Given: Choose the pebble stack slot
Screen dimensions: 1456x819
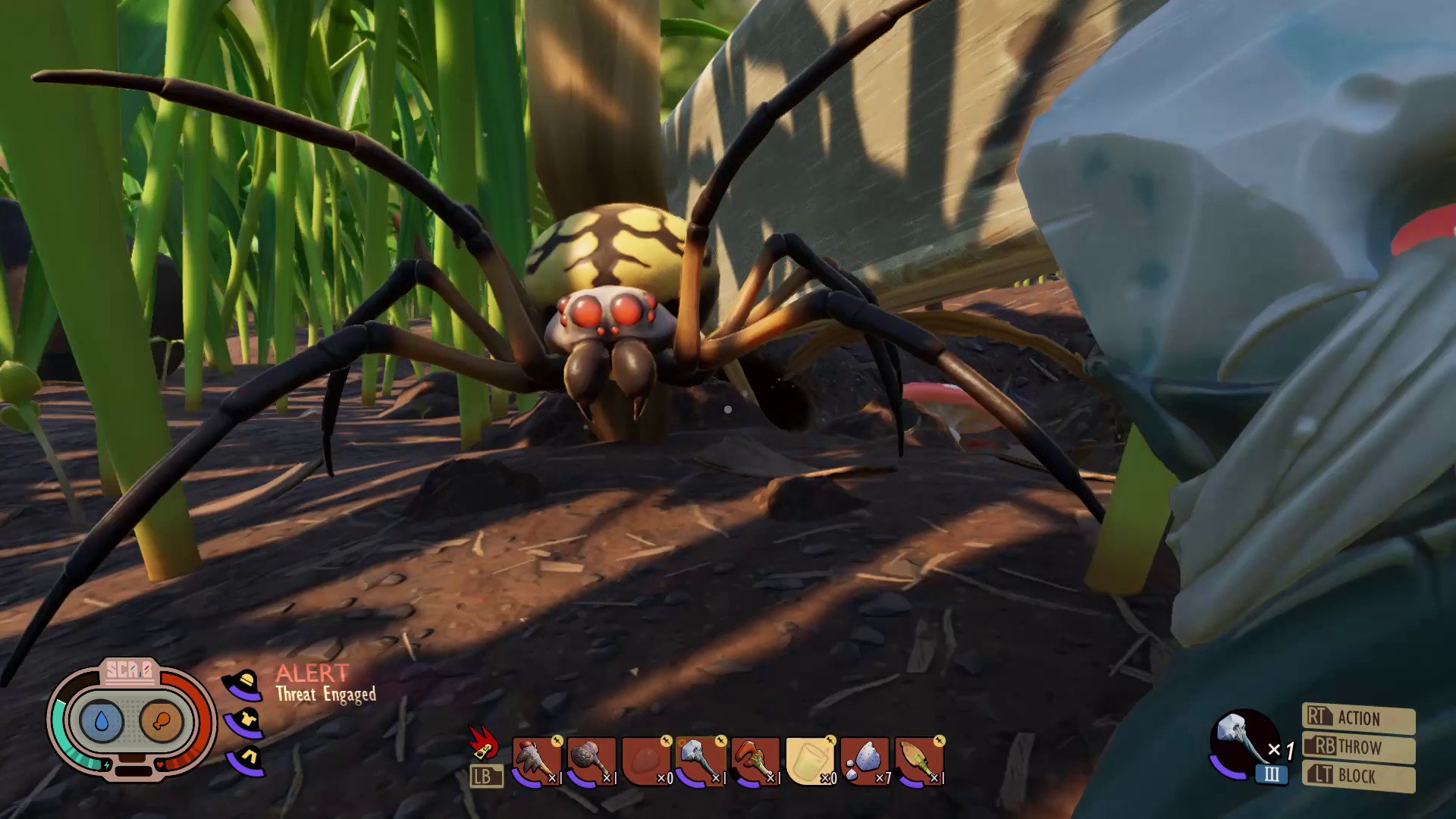Looking at the screenshot, I should point(864,761).
